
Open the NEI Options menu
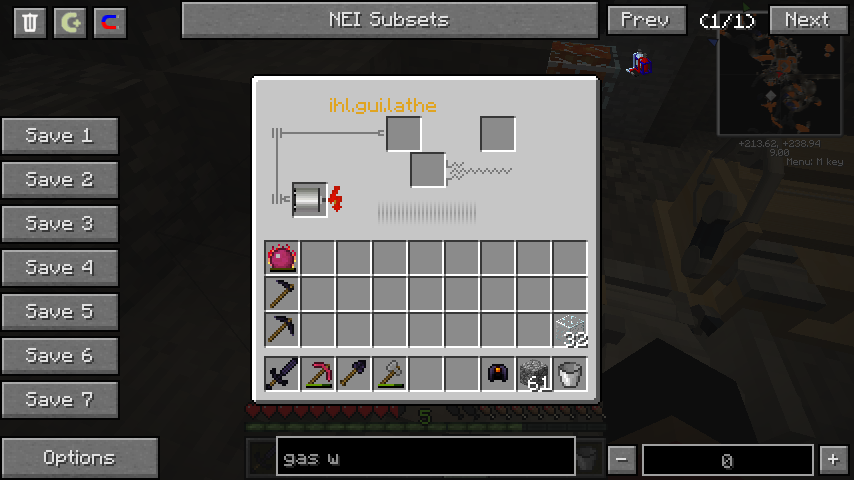pyautogui.click(x=80, y=458)
